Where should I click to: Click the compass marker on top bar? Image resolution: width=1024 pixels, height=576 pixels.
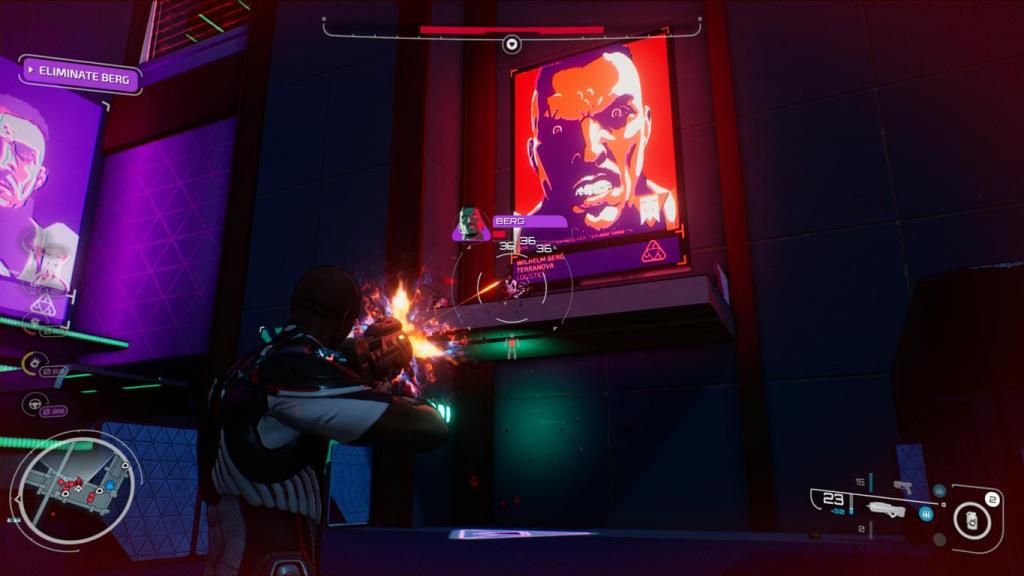click(512, 44)
